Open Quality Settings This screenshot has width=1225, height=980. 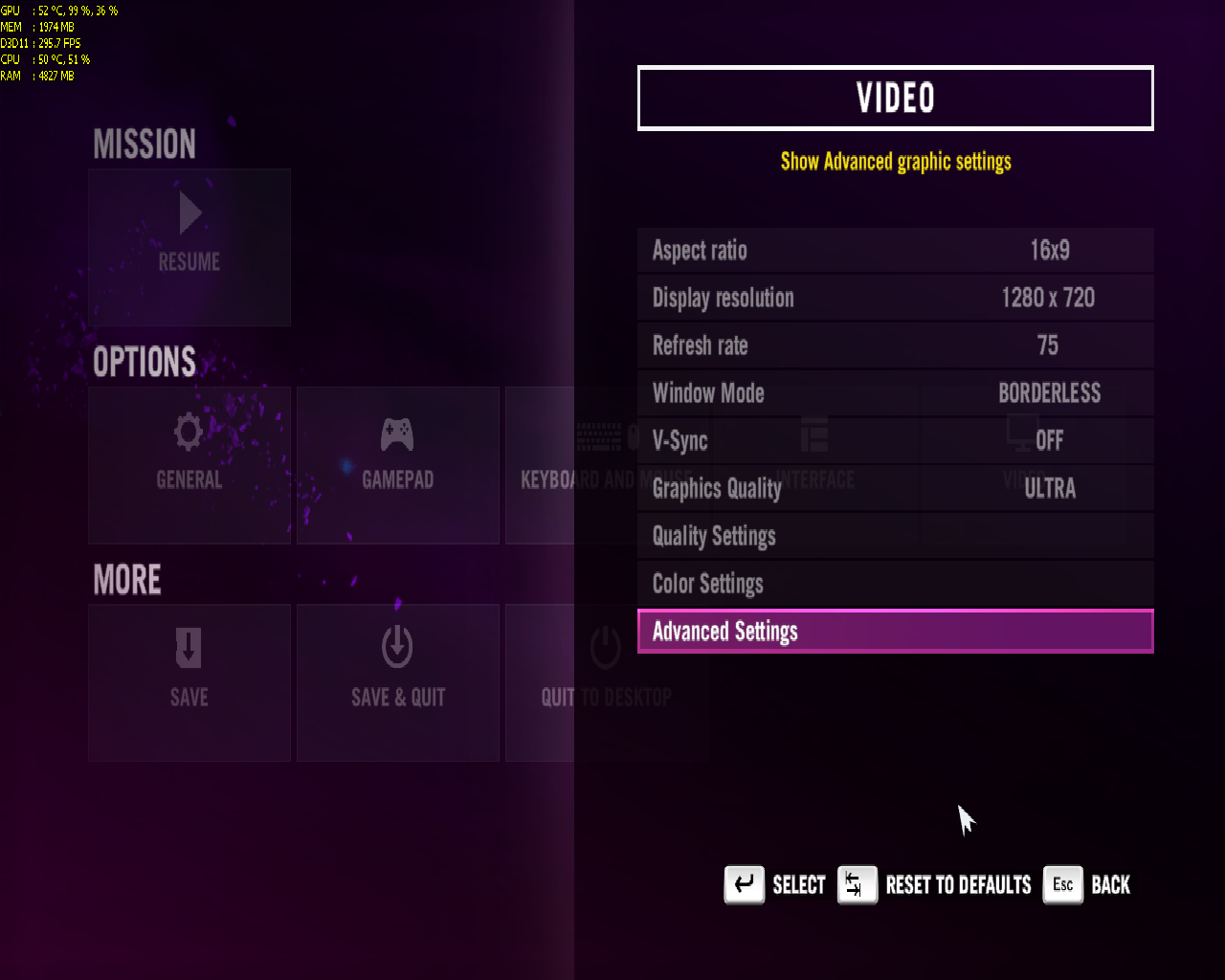pos(895,536)
